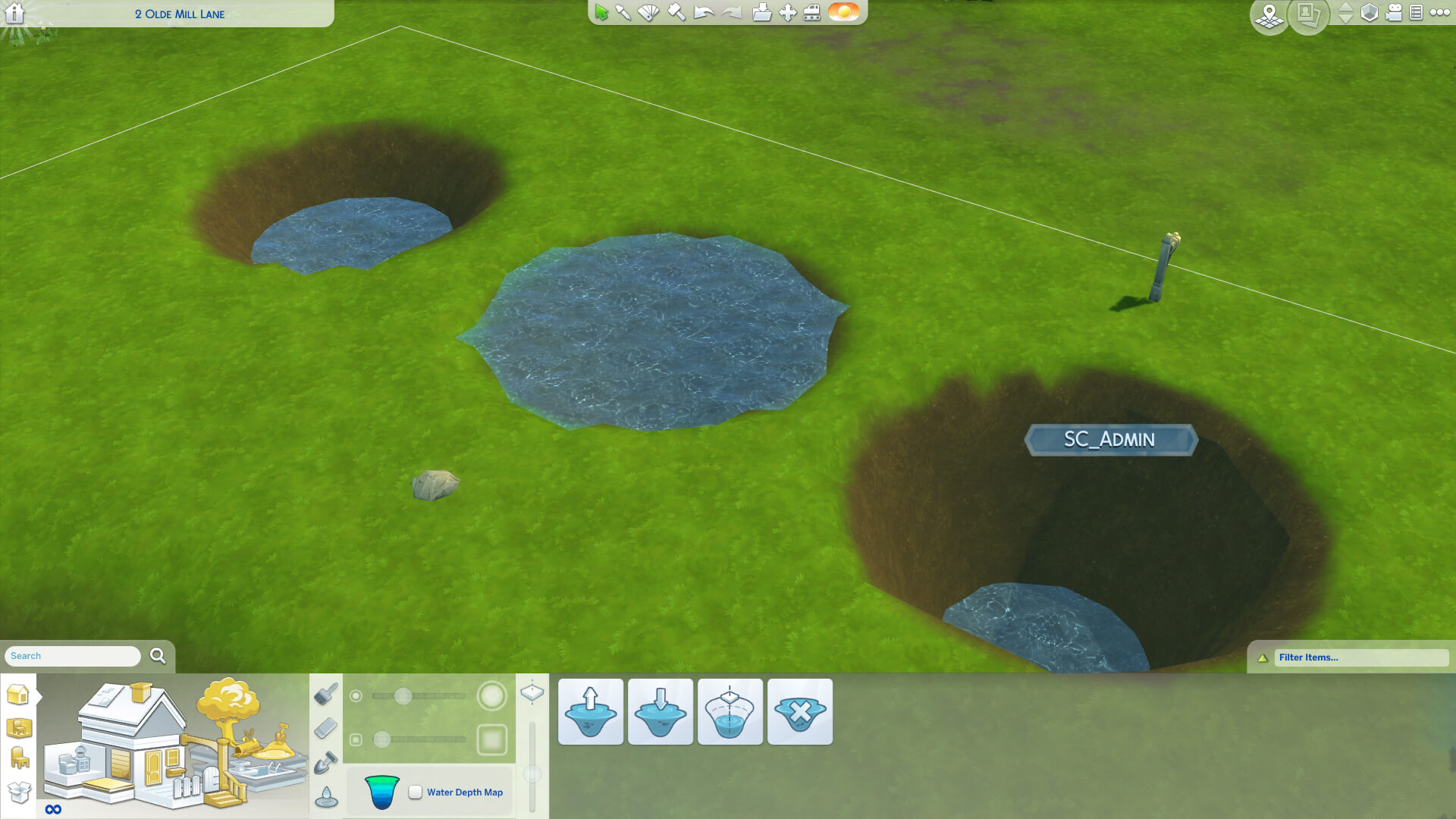Screen dimensions: 1456x819
Task: Activate the move lot tool
Action: (x=788, y=13)
